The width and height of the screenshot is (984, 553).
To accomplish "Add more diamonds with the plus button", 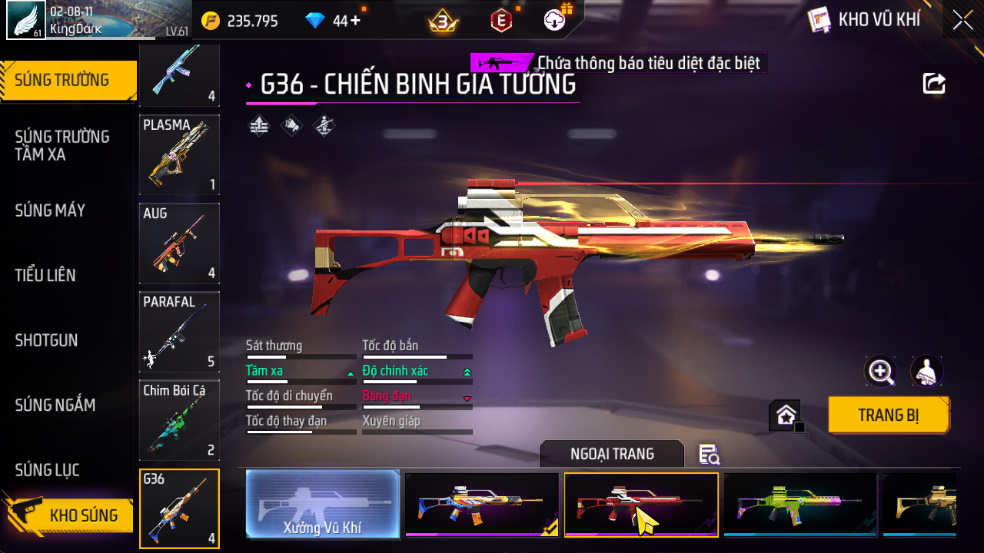I will (x=356, y=20).
